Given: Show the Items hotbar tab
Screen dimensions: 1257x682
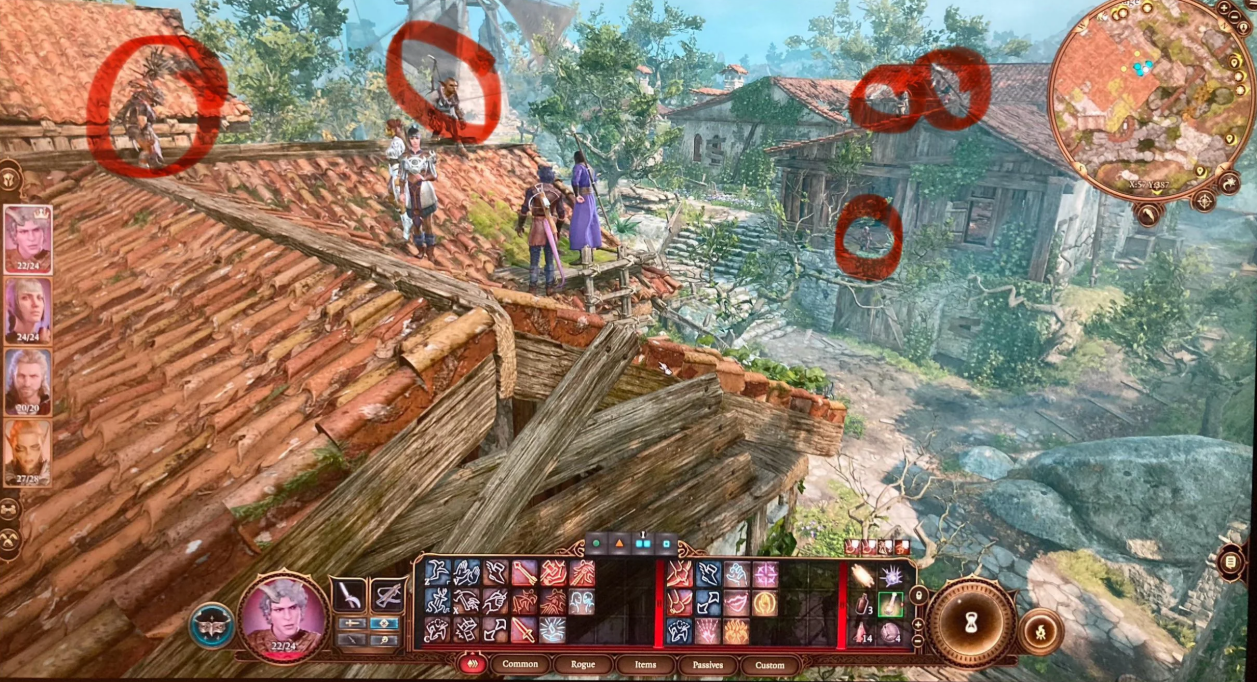Looking at the screenshot, I should click(644, 664).
